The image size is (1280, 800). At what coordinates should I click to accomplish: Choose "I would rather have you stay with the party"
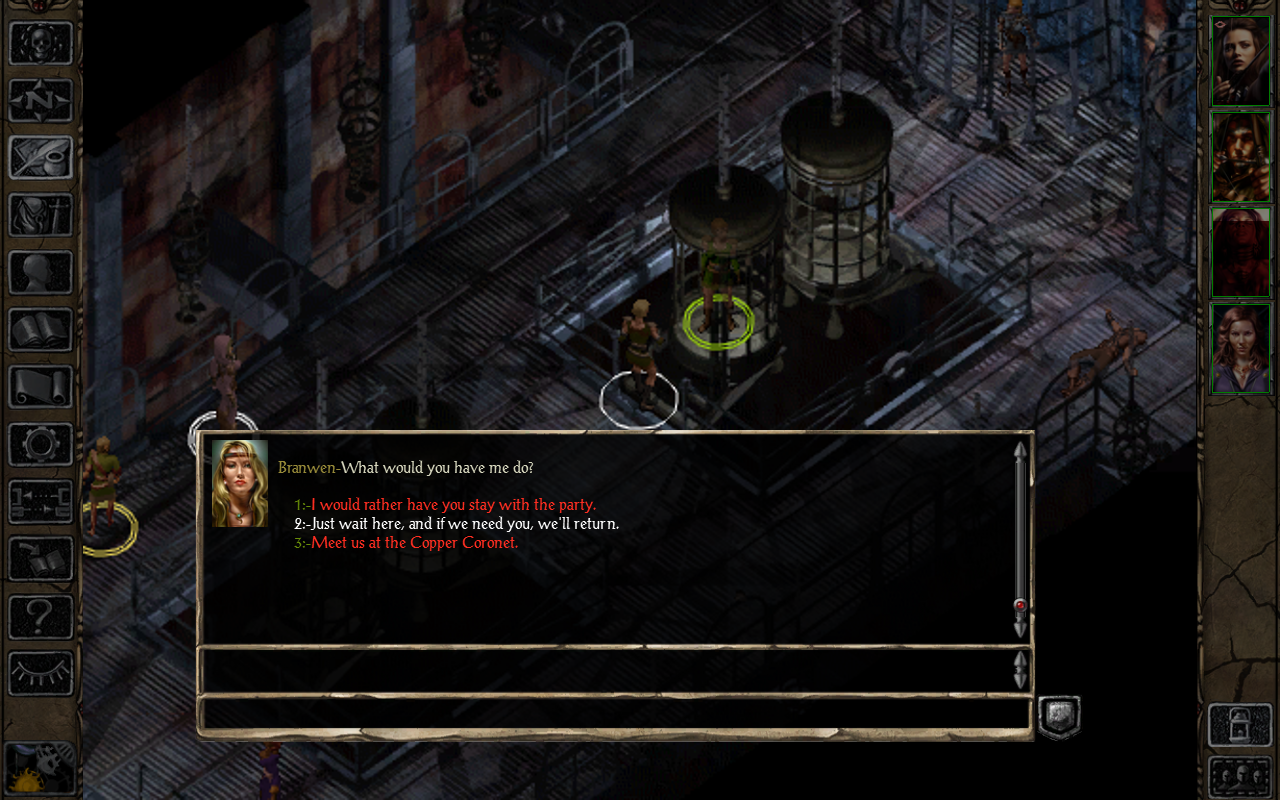point(452,505)
